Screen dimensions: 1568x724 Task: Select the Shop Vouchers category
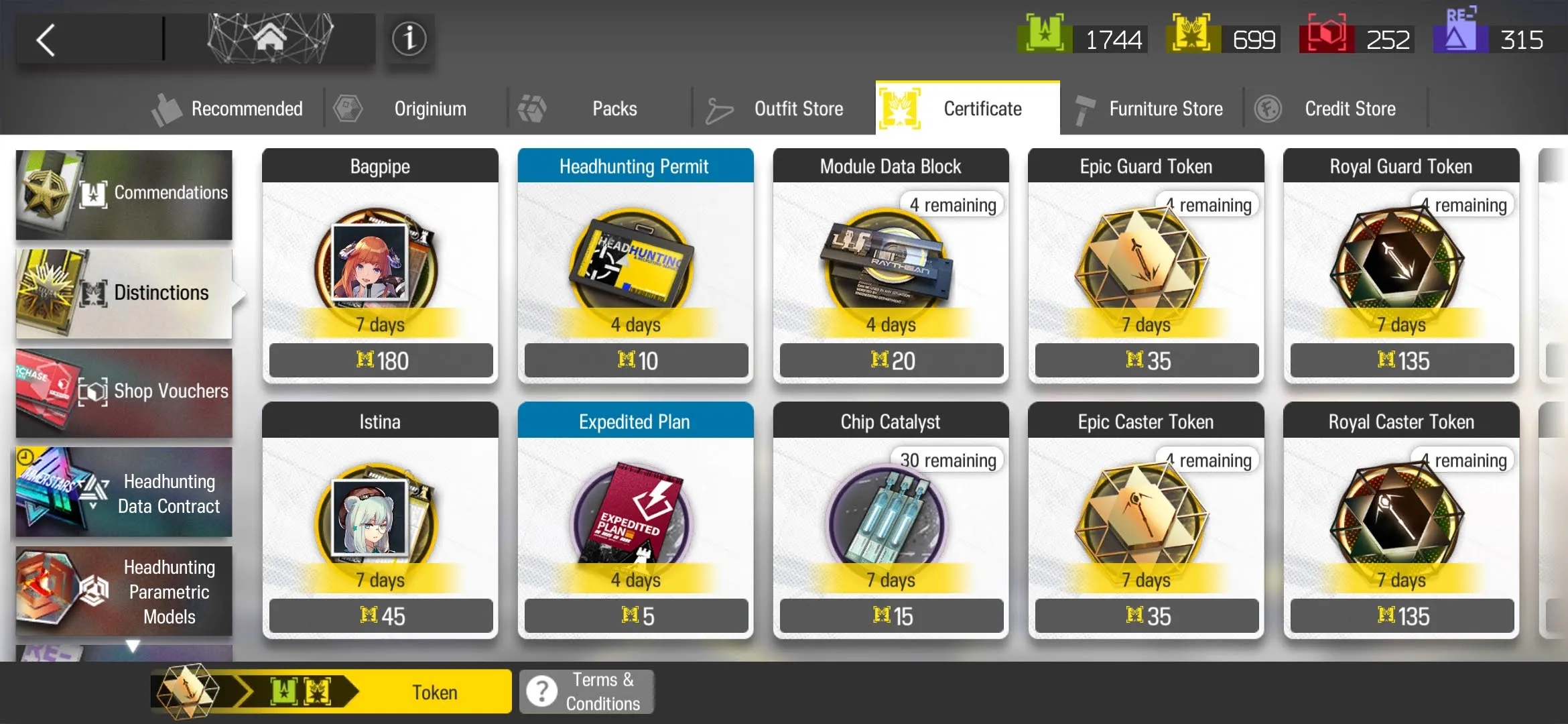pos(125,392)
